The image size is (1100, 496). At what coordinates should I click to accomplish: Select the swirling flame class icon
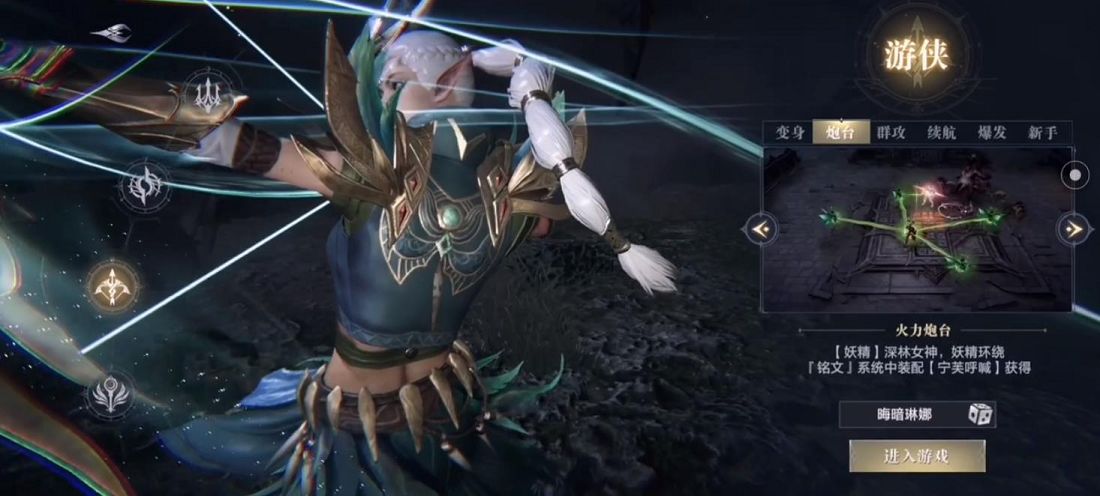coord(143,187)
